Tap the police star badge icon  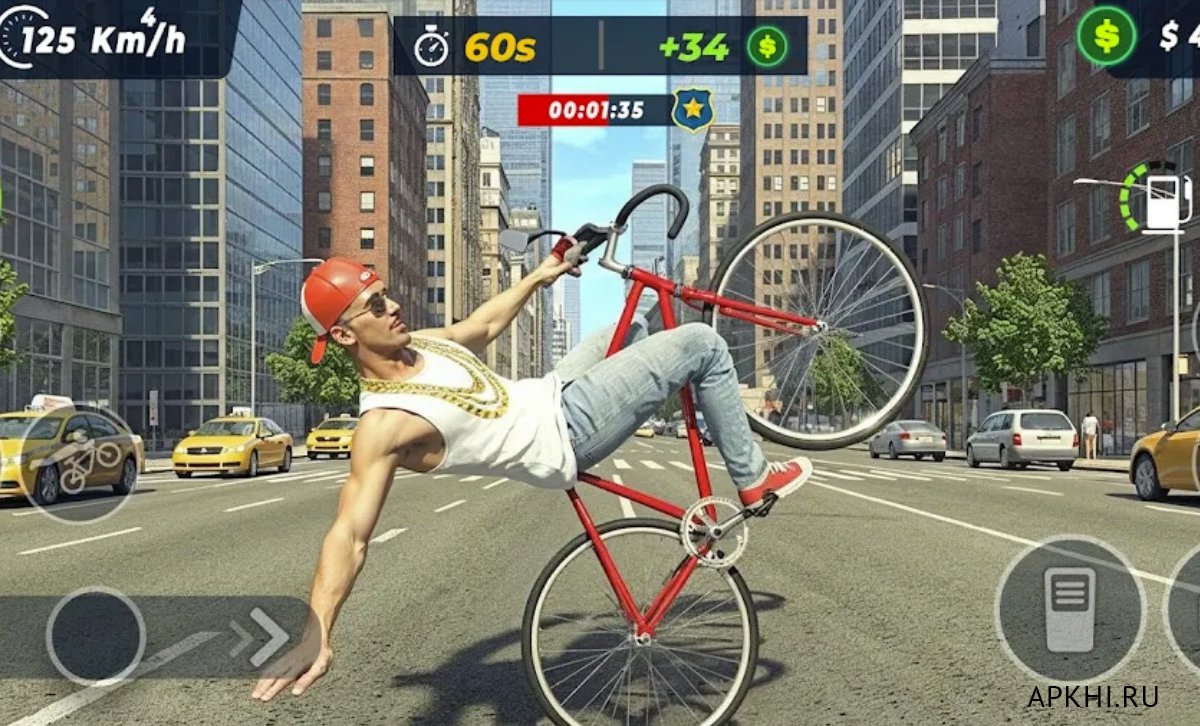pyautogui.click(x=692, y=109)
